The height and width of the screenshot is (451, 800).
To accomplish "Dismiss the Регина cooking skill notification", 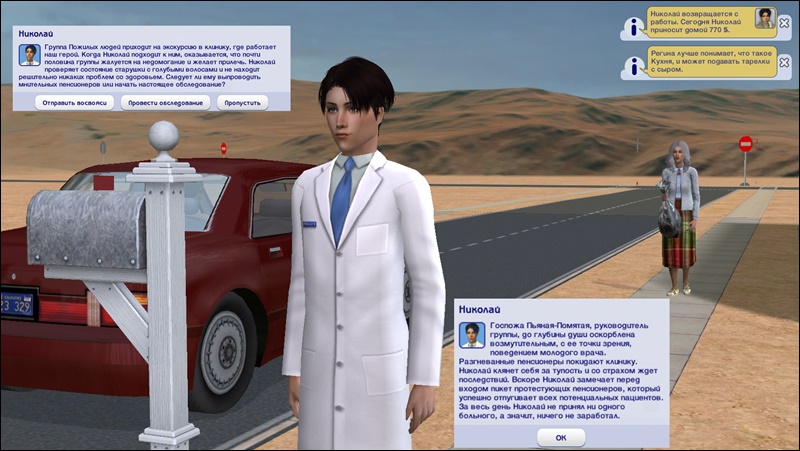I will (x=785, y=63).
